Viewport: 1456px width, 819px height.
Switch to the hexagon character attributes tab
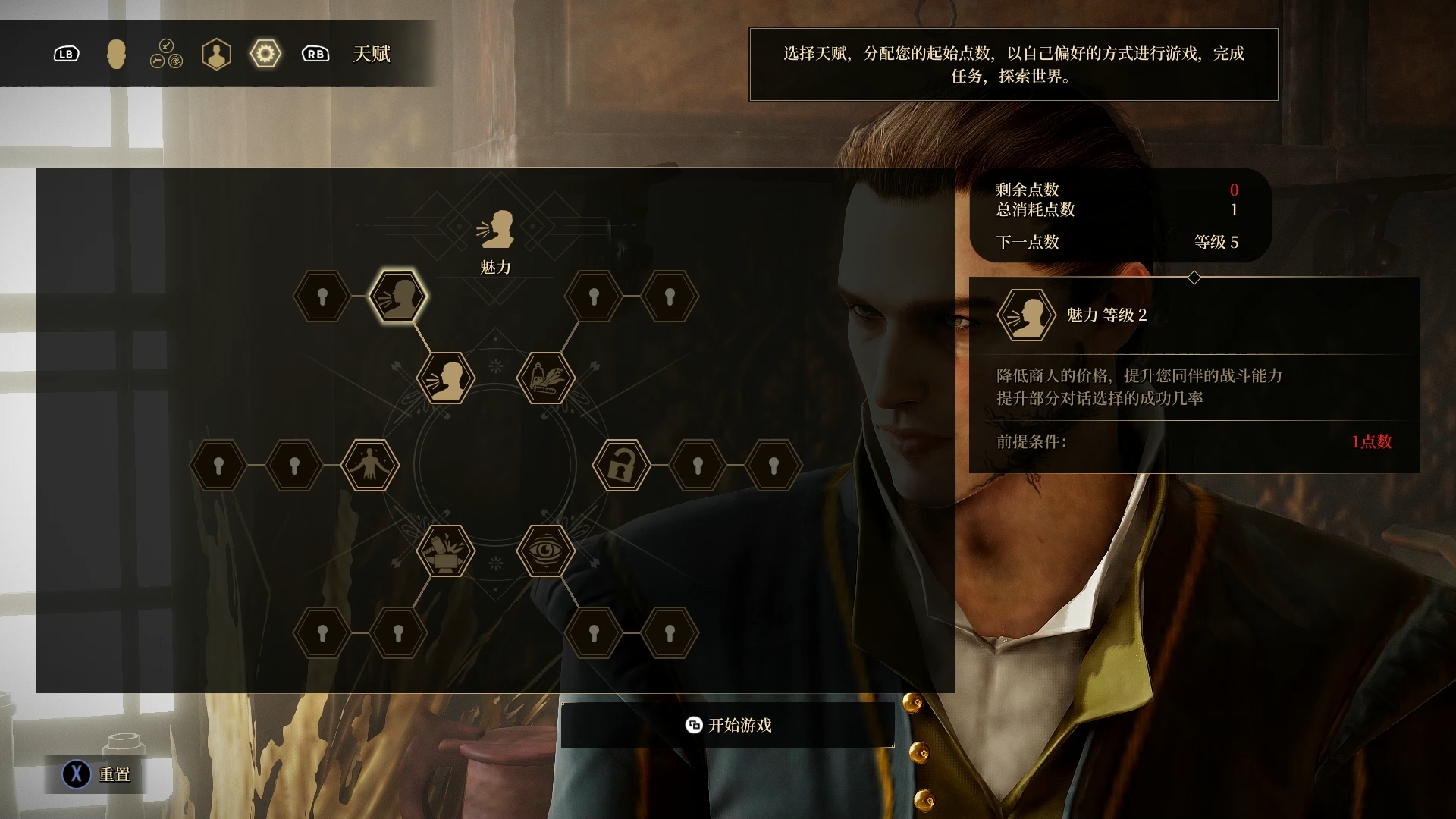(x=216, y=55)
